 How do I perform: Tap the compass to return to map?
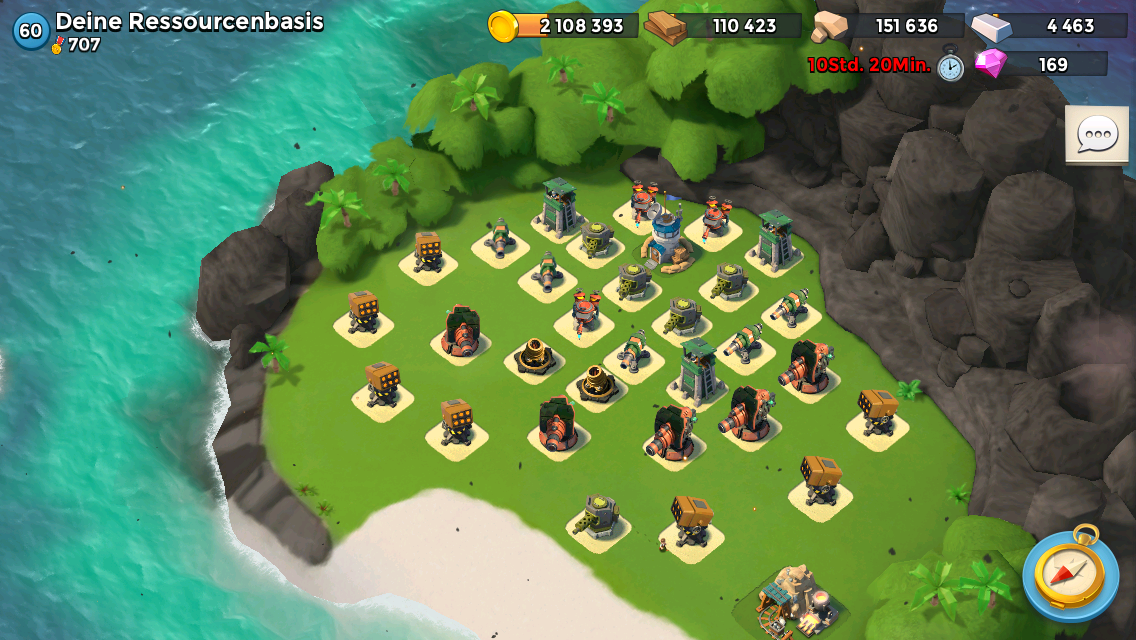pos(1069,574)
